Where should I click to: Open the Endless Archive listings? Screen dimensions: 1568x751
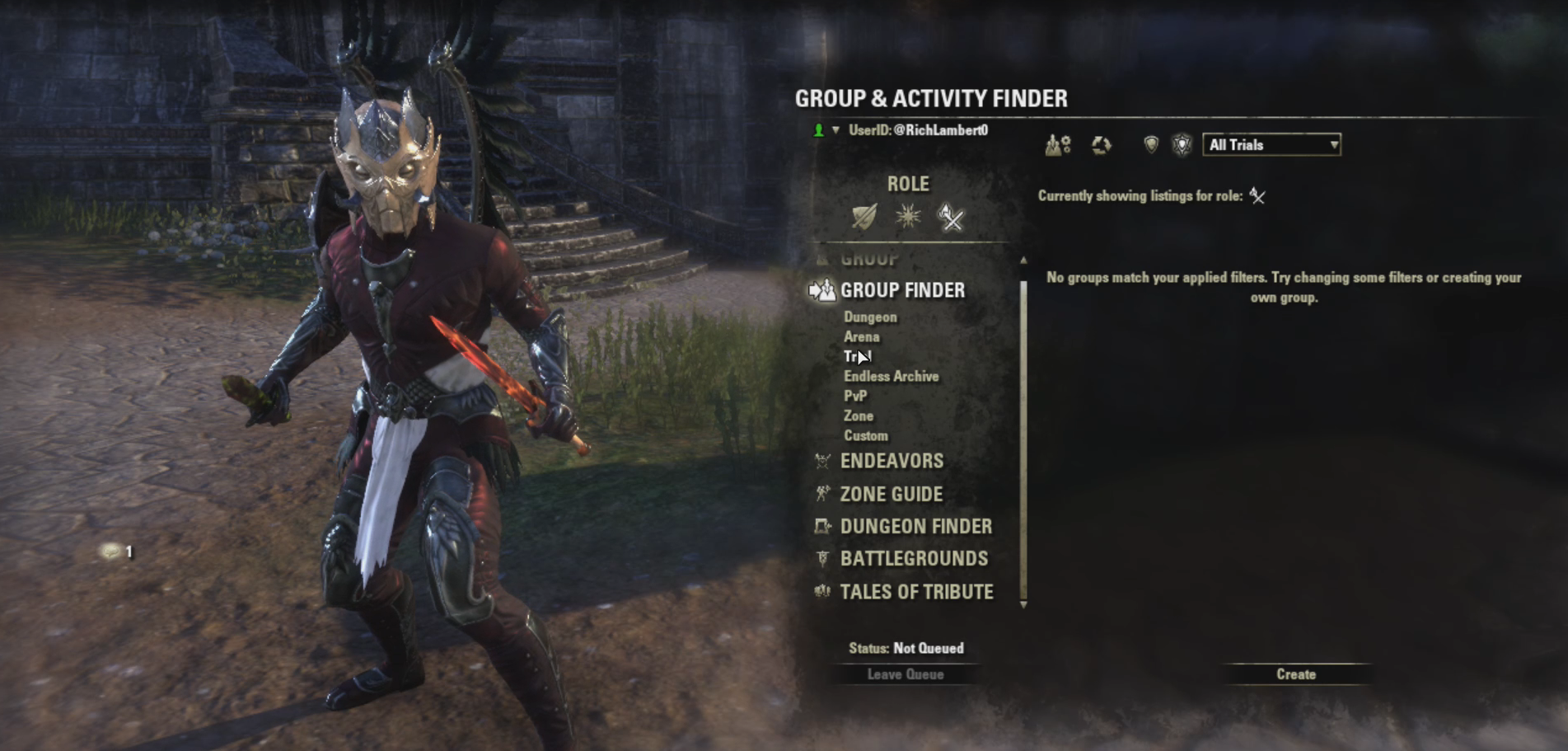[891, 377]
